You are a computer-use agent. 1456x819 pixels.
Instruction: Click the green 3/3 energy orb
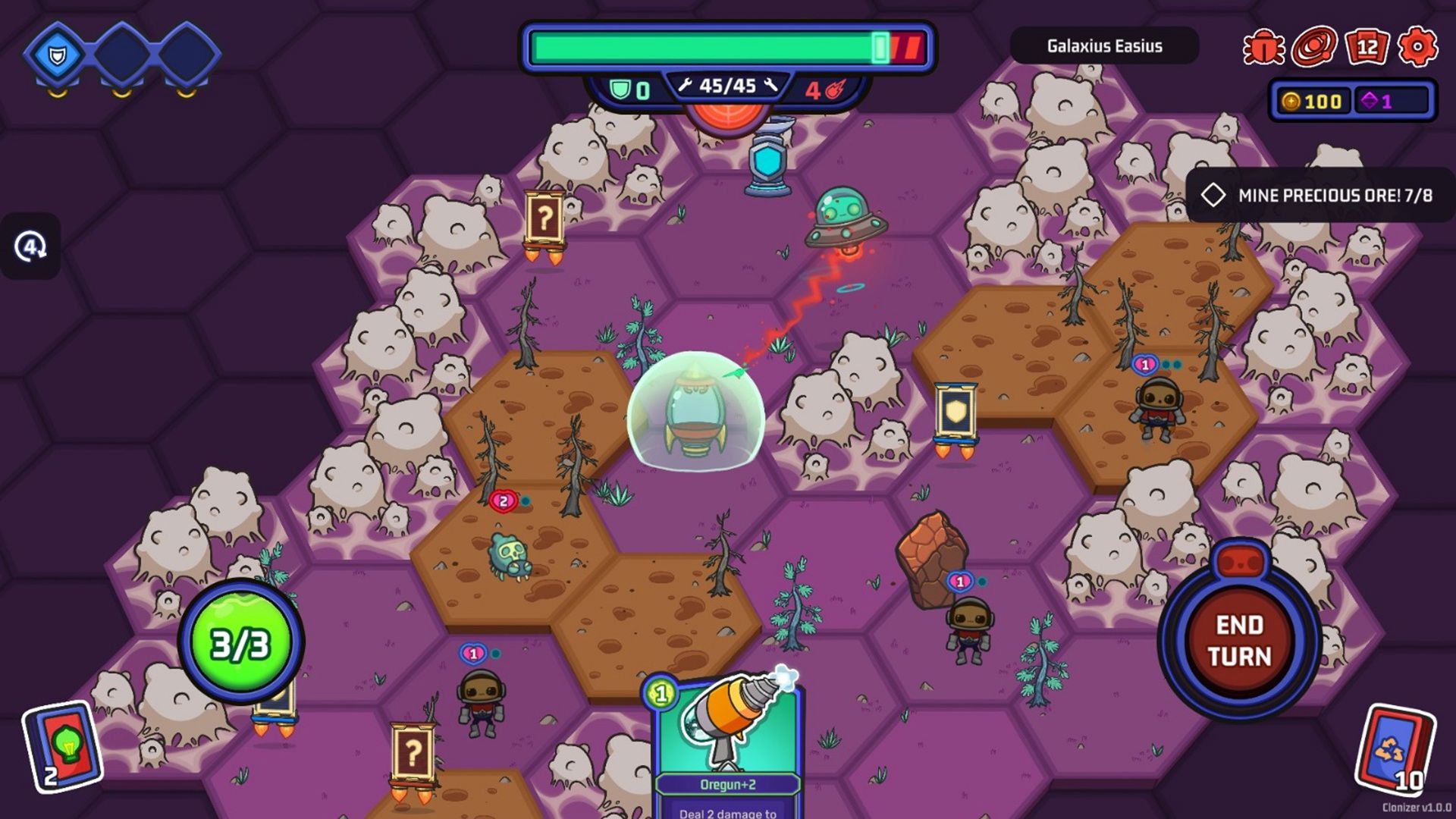(x=240, y=644)
